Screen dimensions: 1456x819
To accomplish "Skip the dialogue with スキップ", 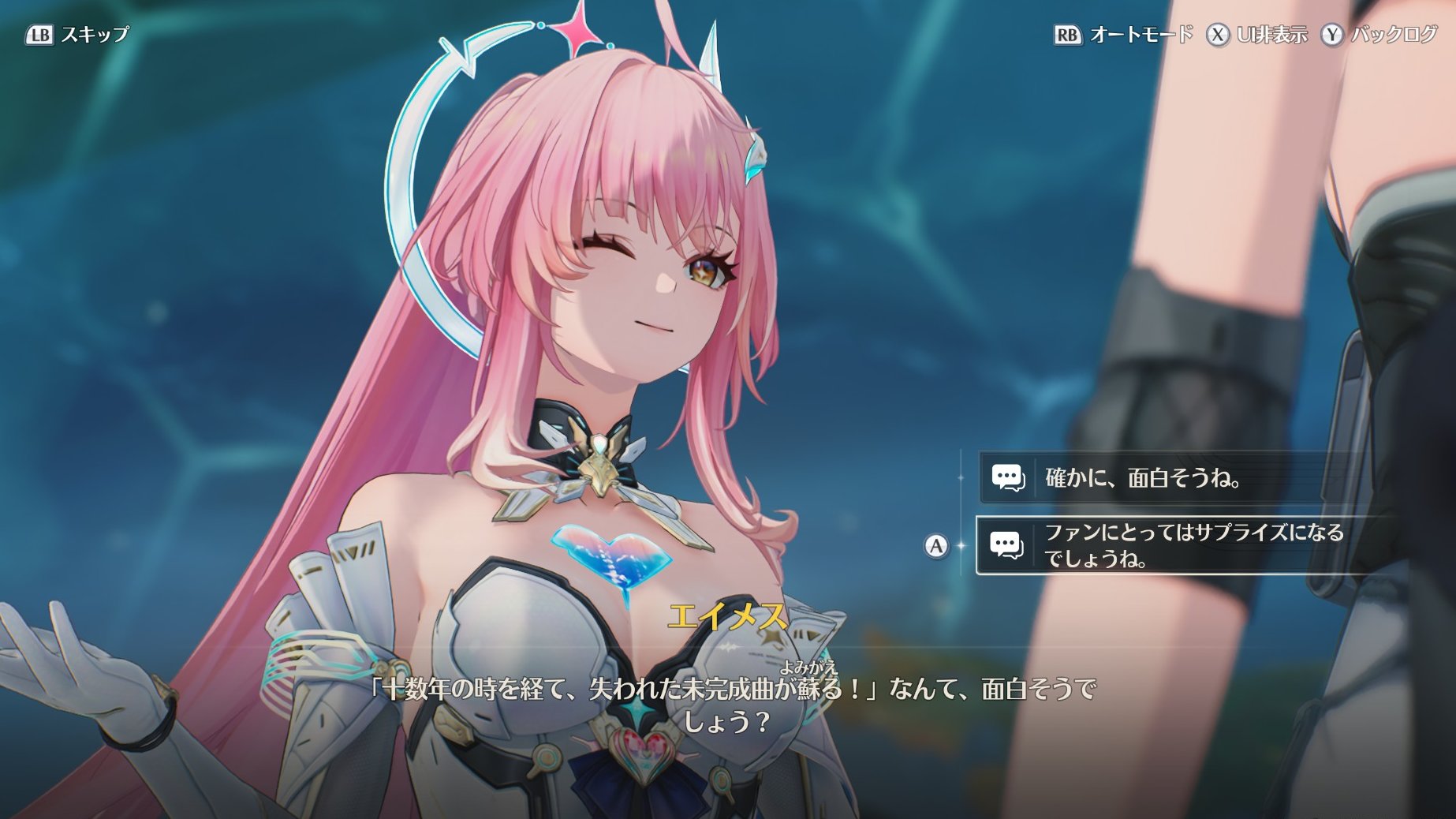I will (77, 35).
